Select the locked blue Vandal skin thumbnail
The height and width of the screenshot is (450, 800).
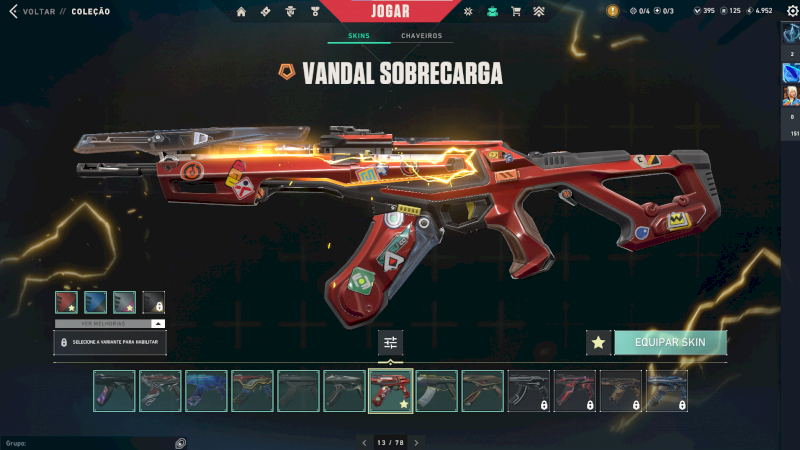click(667, 391)
